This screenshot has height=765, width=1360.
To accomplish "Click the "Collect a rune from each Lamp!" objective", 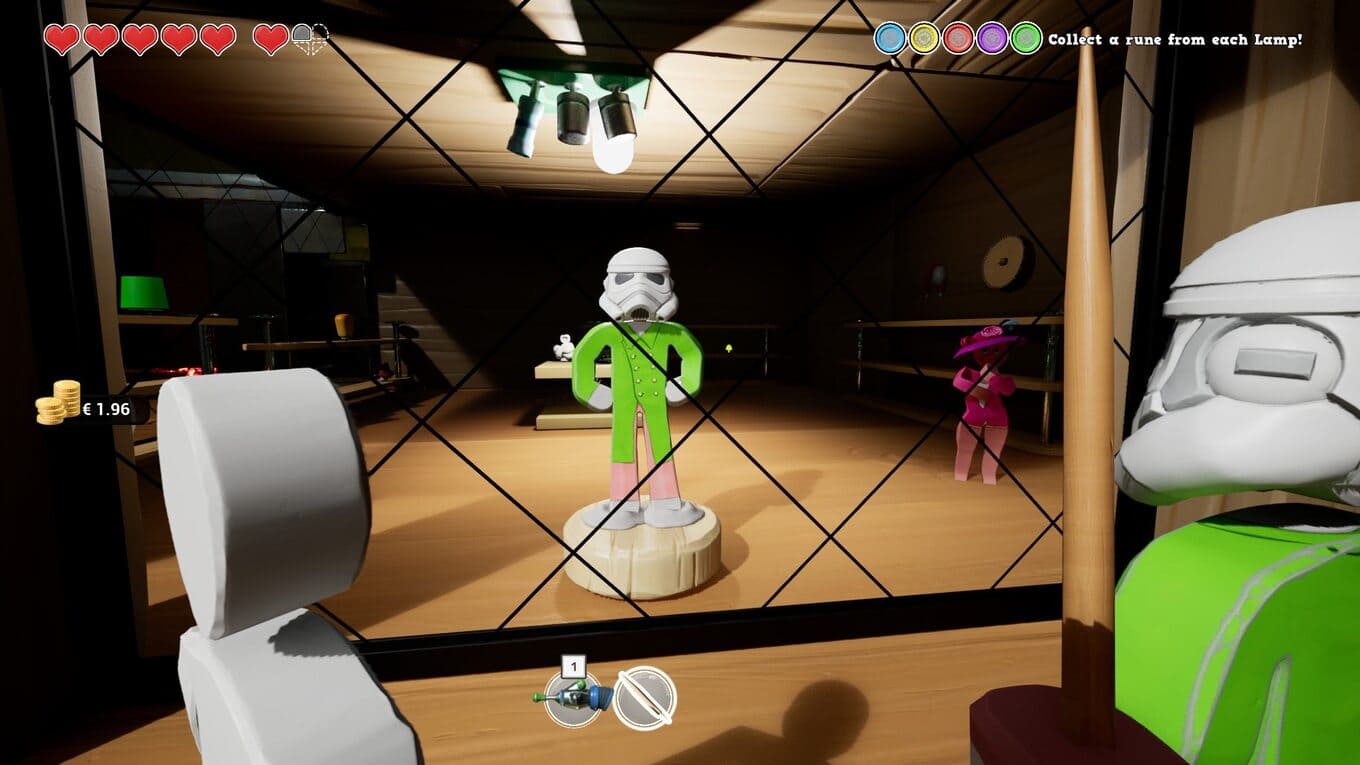I will point(1175,40).
